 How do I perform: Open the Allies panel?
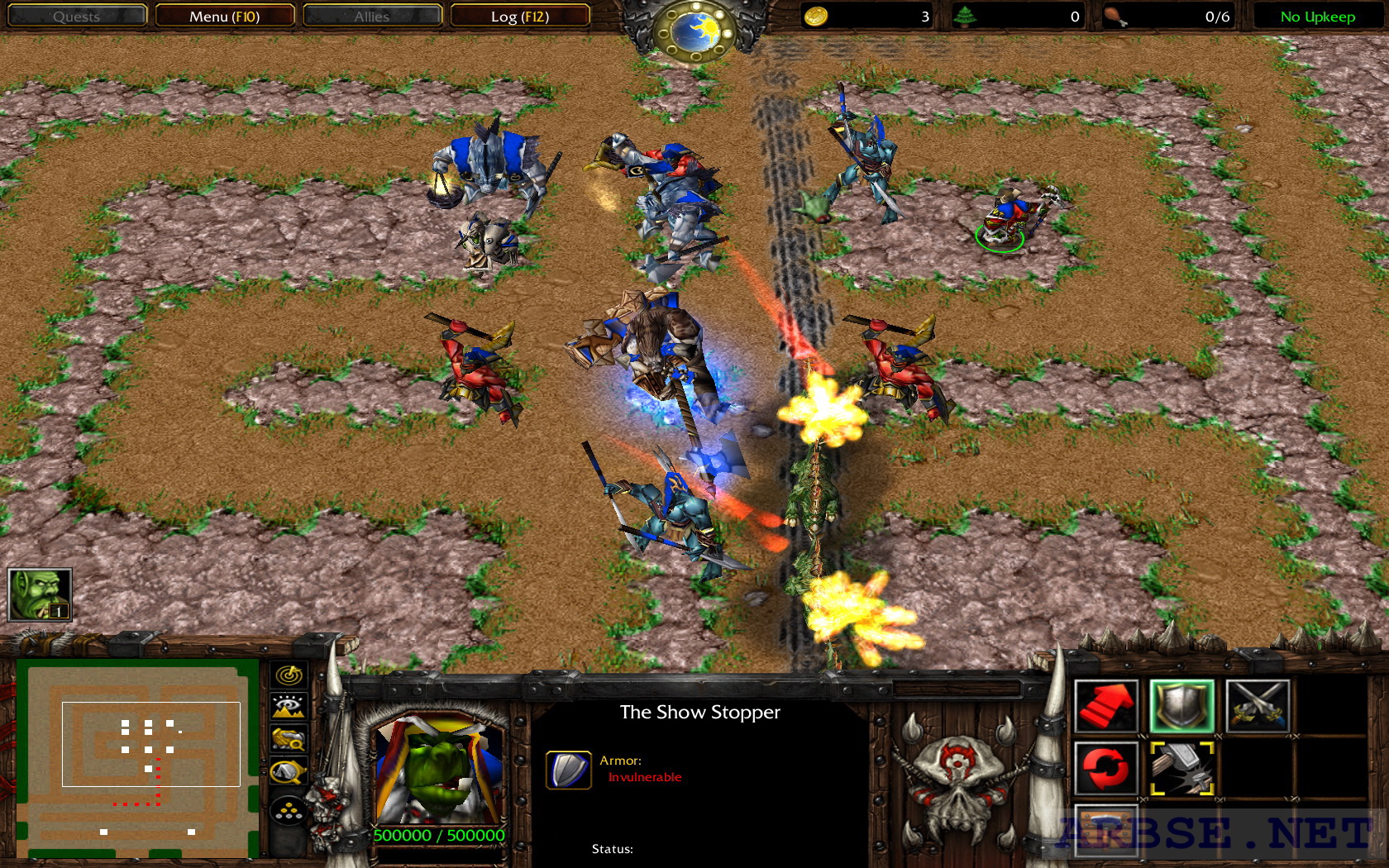[371, 17]
